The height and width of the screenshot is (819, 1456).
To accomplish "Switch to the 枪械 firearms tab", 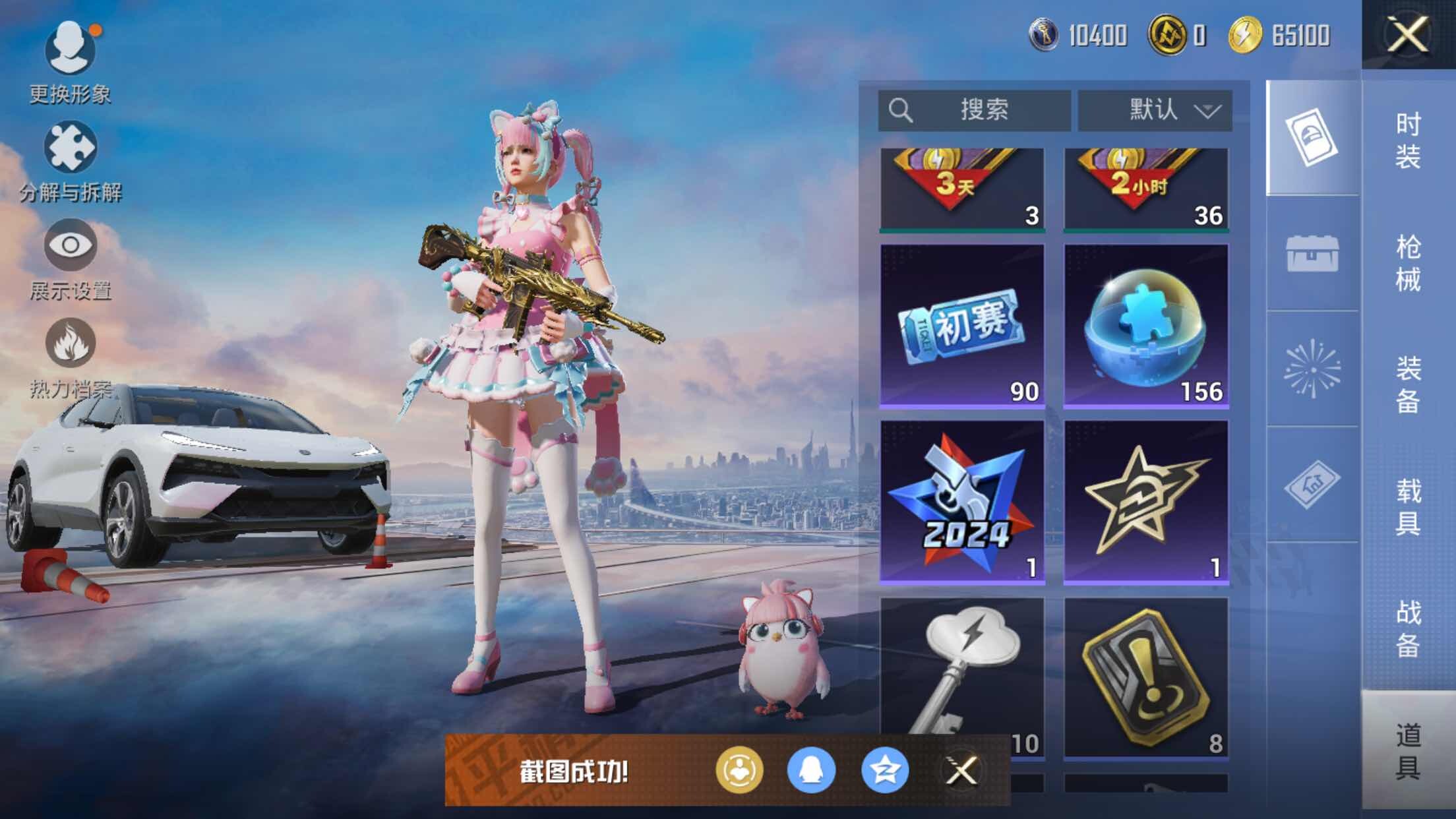I will coord(1408,262).
